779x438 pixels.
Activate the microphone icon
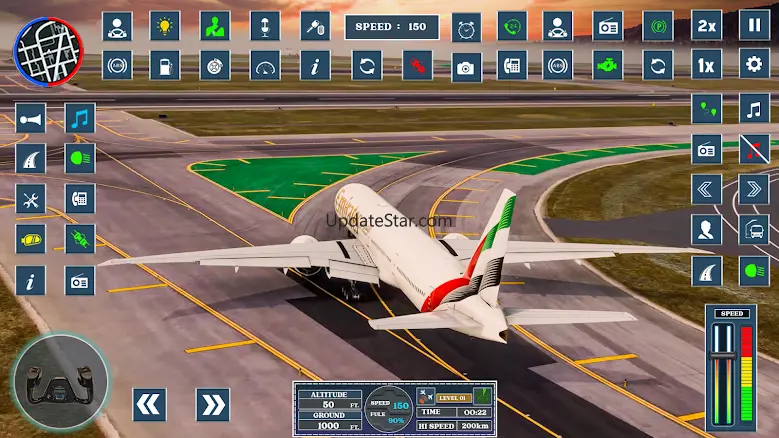[x=265, y=26]
